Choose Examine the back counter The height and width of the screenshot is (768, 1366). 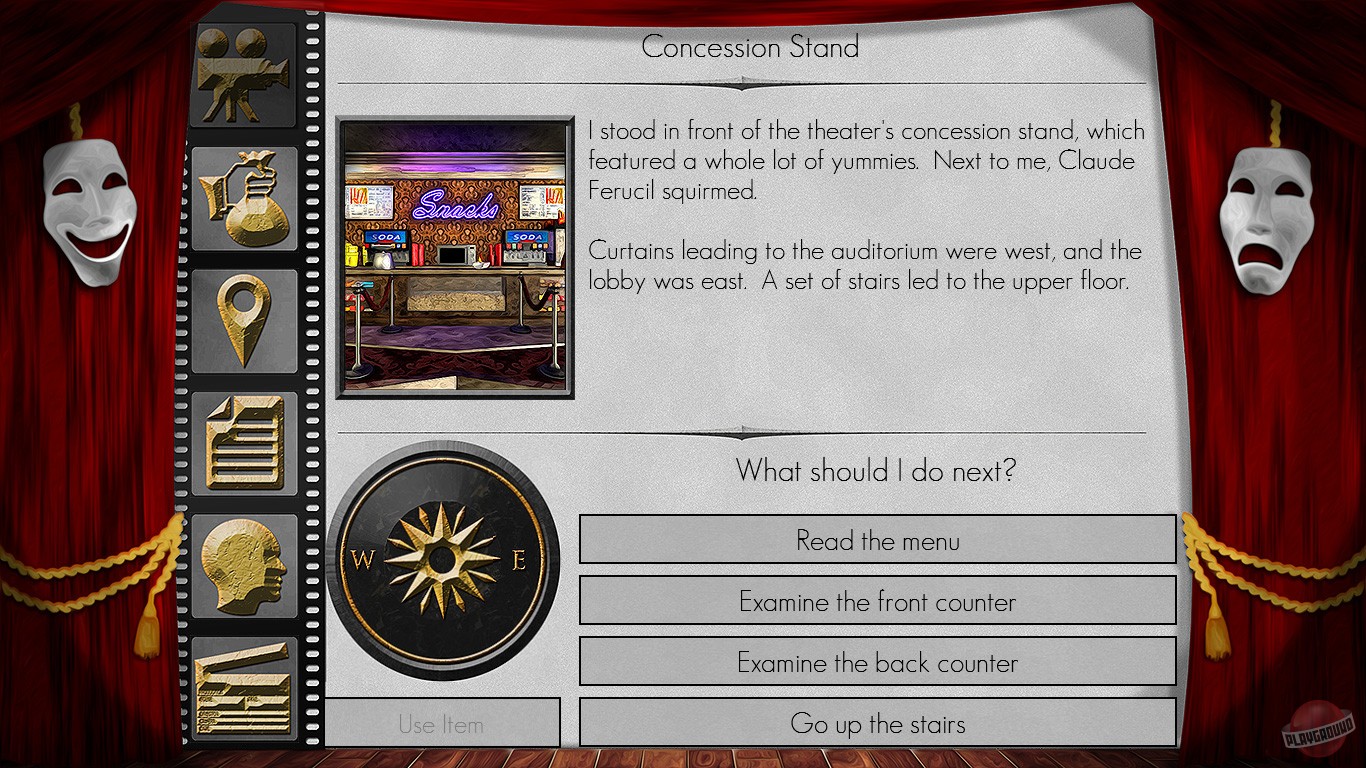(x=876, y=662)
